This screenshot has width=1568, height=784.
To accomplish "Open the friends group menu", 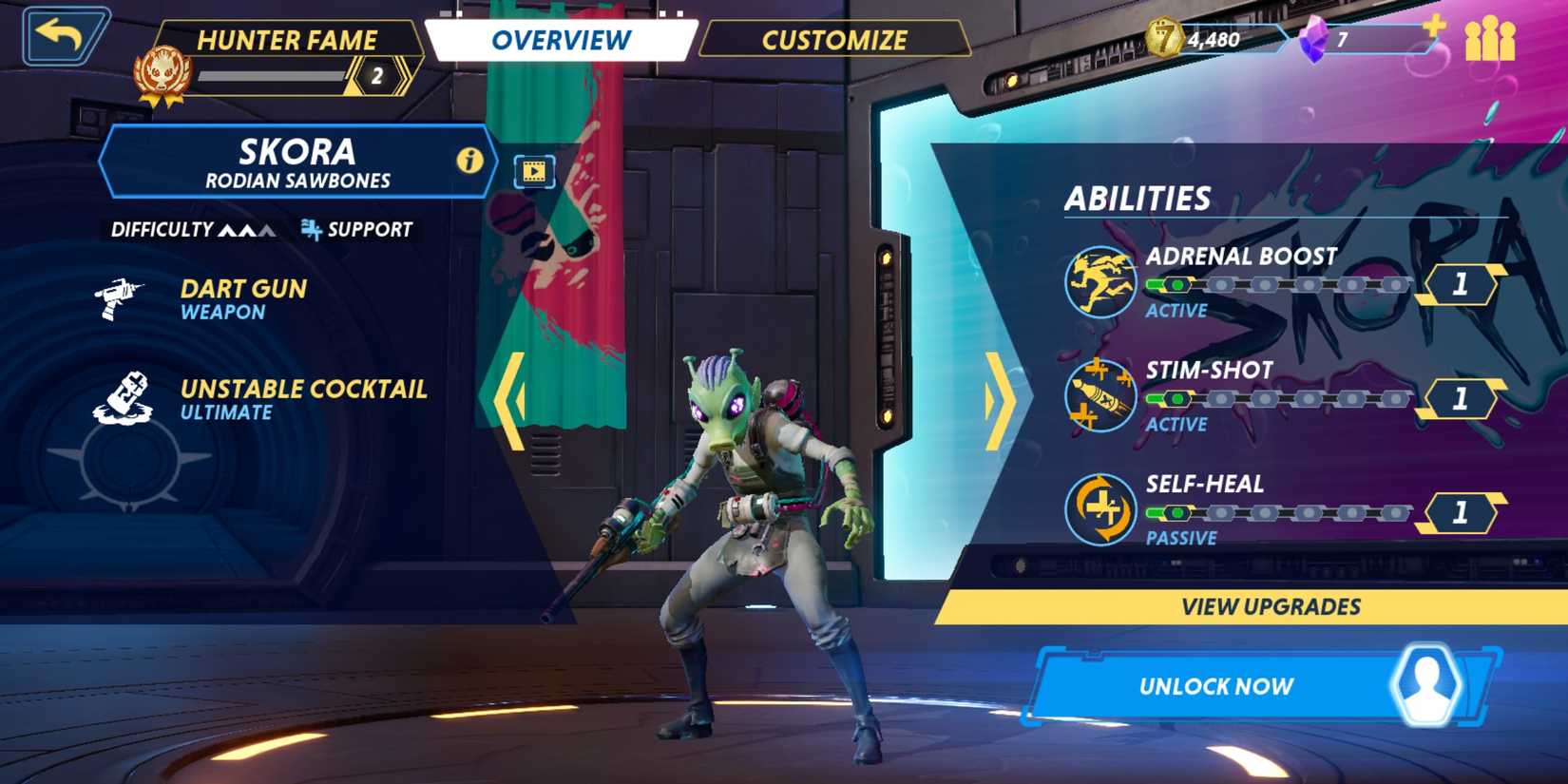I will pos(1490,40).
